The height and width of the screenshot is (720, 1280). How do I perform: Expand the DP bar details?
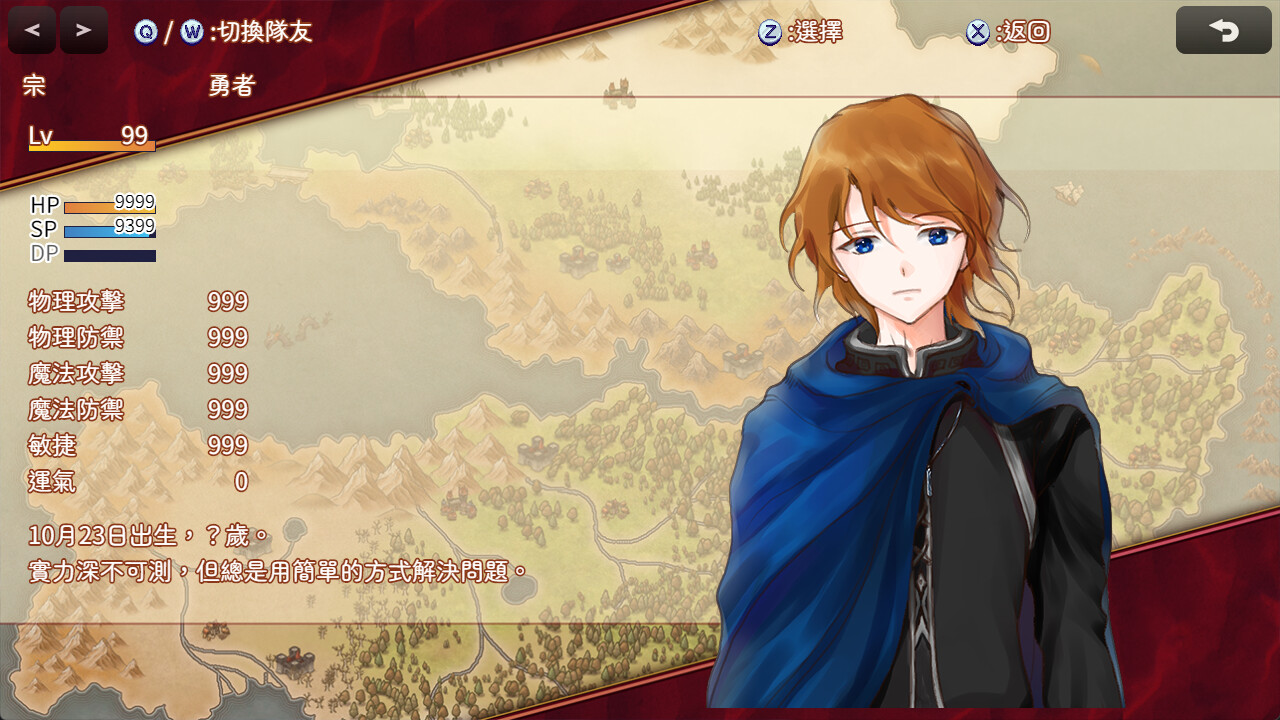(109, 254)
